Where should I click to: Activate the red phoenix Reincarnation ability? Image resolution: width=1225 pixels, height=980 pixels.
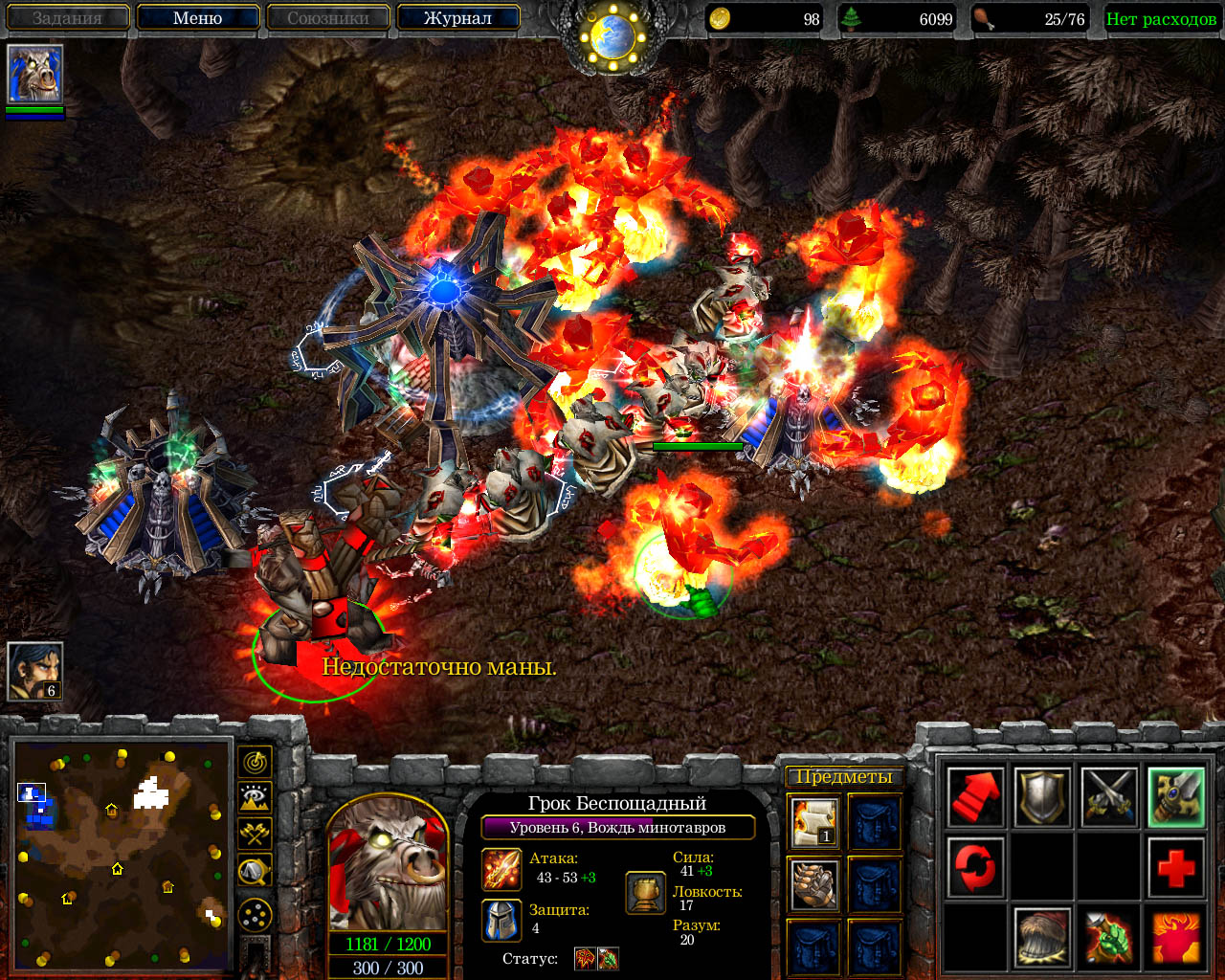1176,937
